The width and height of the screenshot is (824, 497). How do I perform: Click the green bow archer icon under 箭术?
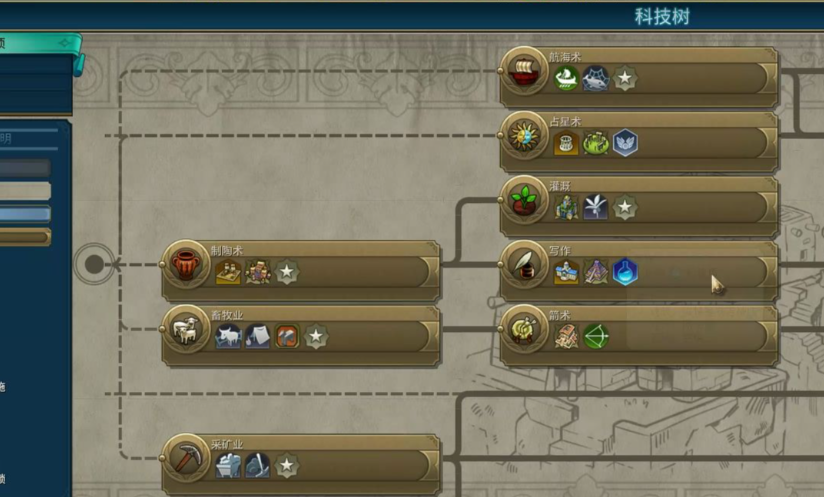tap(596, 336)
